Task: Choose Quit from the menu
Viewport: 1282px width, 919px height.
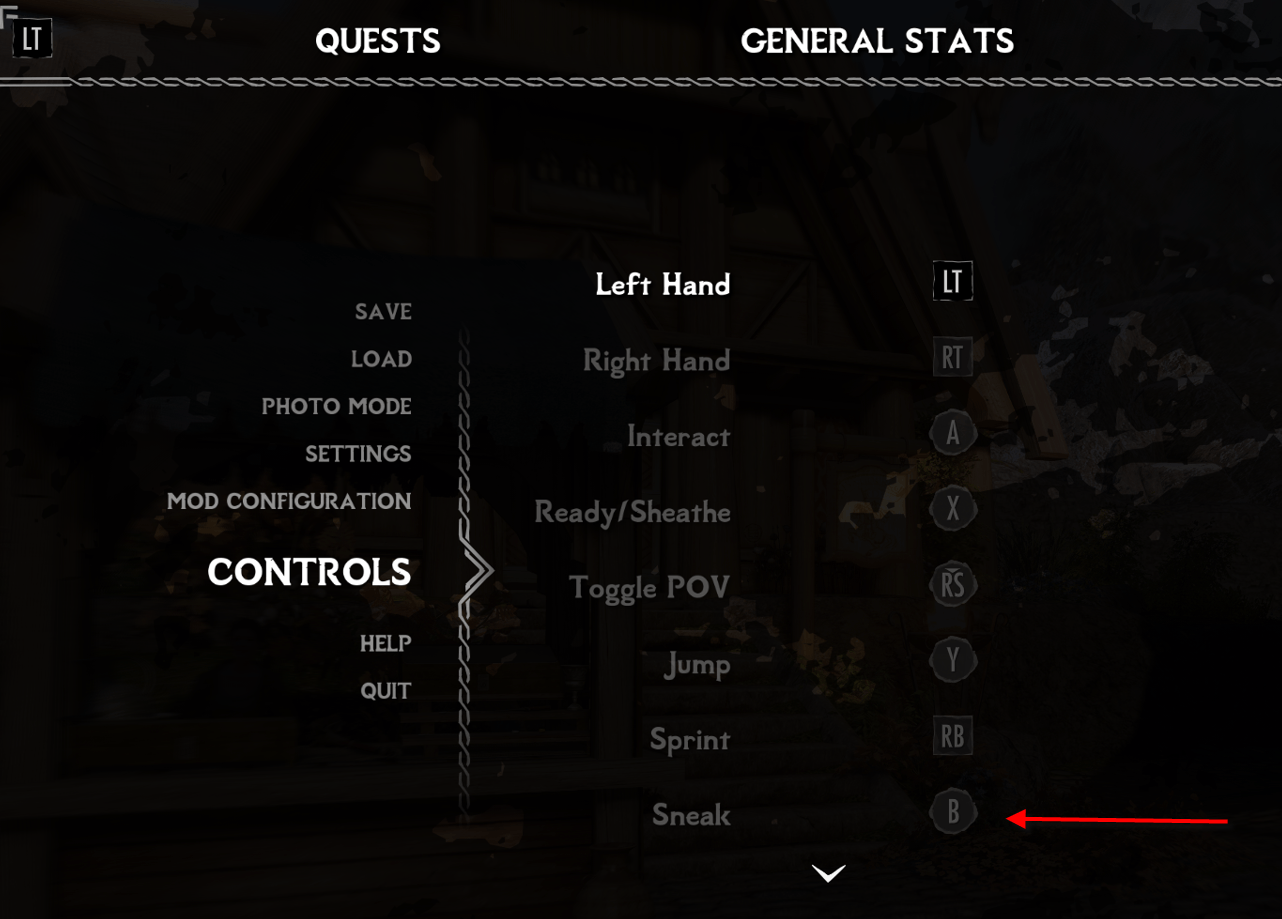Action: [385, 691]
